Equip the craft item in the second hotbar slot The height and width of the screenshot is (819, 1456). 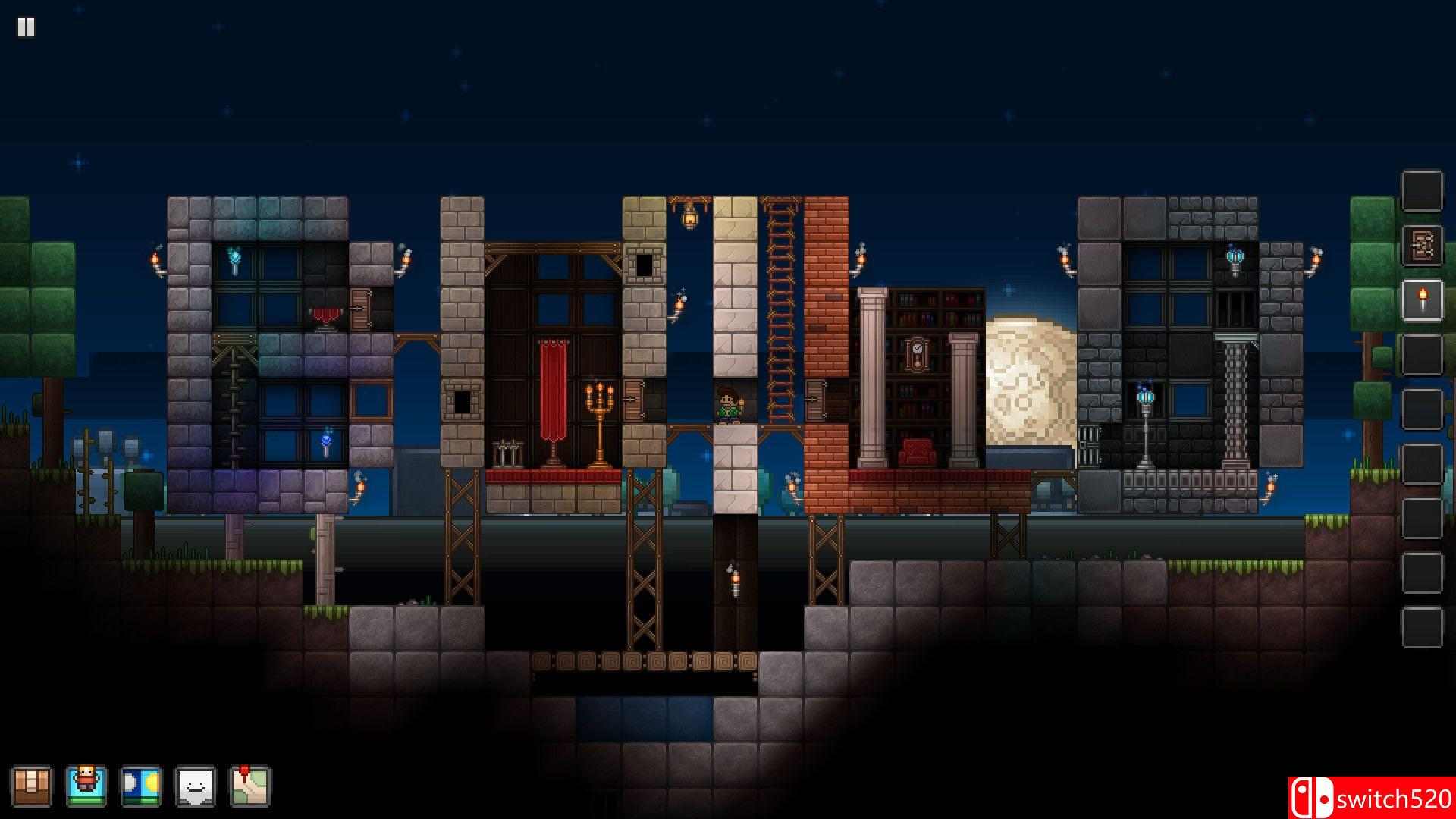point(1422,246)
